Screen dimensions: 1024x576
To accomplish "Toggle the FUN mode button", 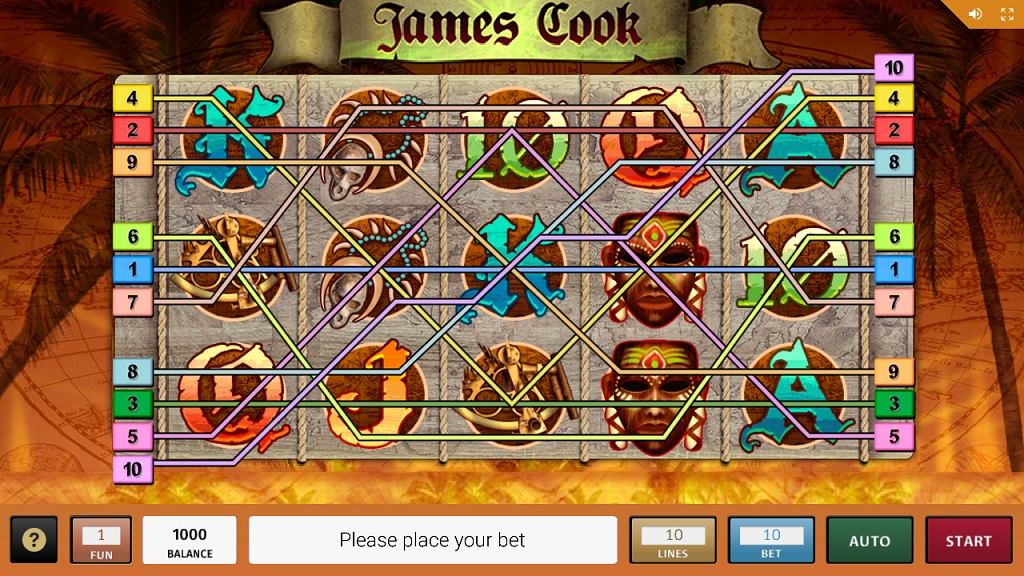I will (x=101, y=541).
